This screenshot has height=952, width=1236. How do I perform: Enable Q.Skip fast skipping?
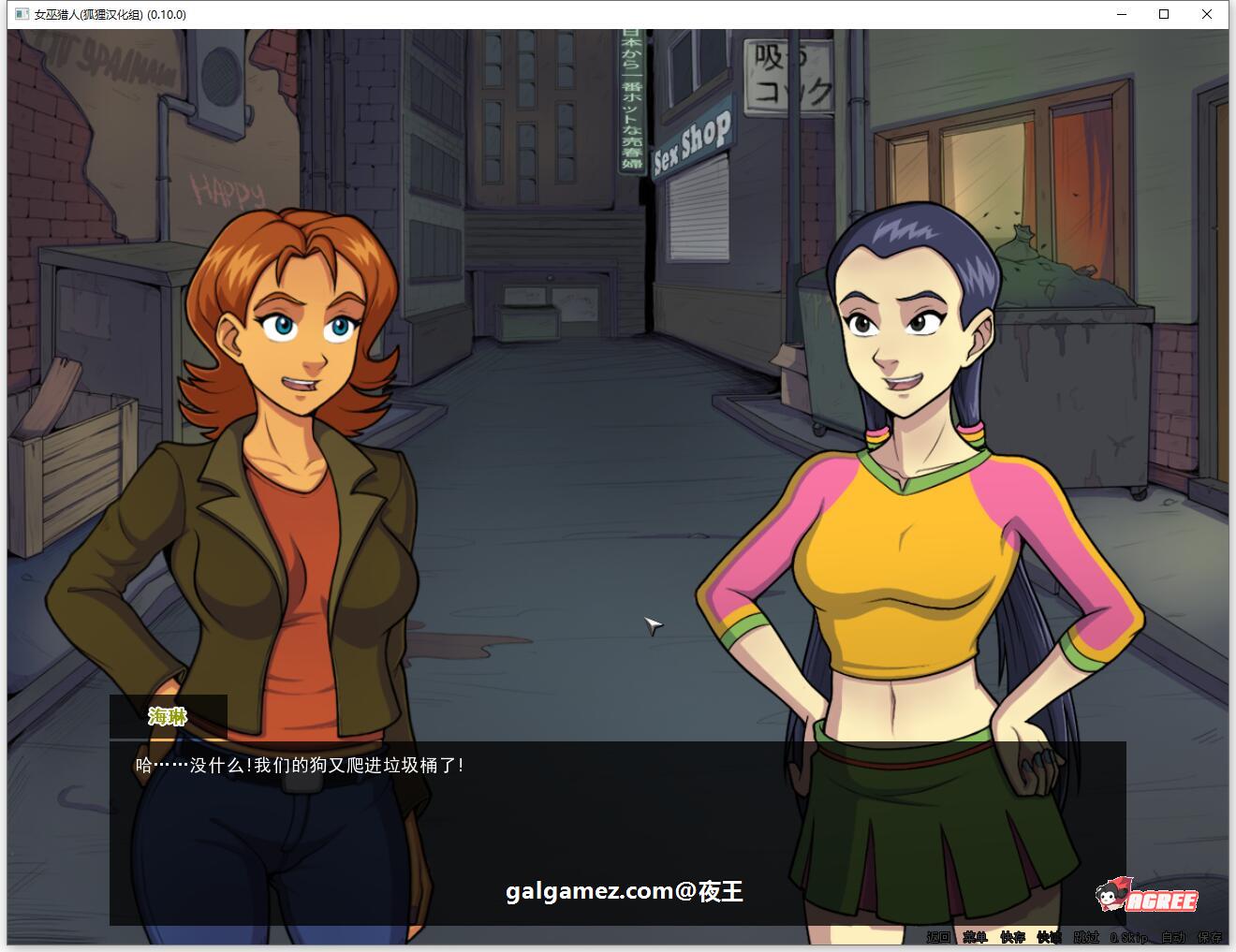[x=1126, y=936]
